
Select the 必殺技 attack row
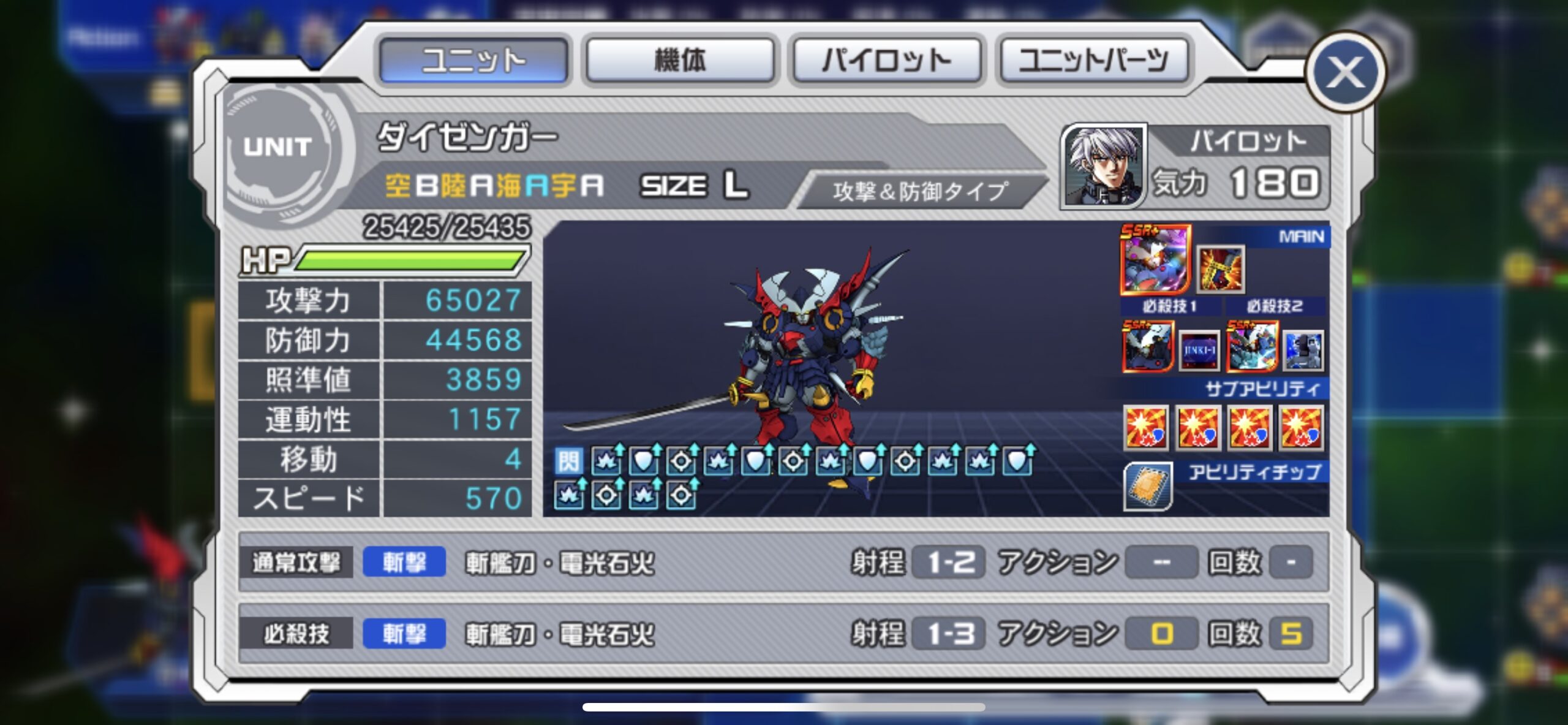(x=783, y=633)
